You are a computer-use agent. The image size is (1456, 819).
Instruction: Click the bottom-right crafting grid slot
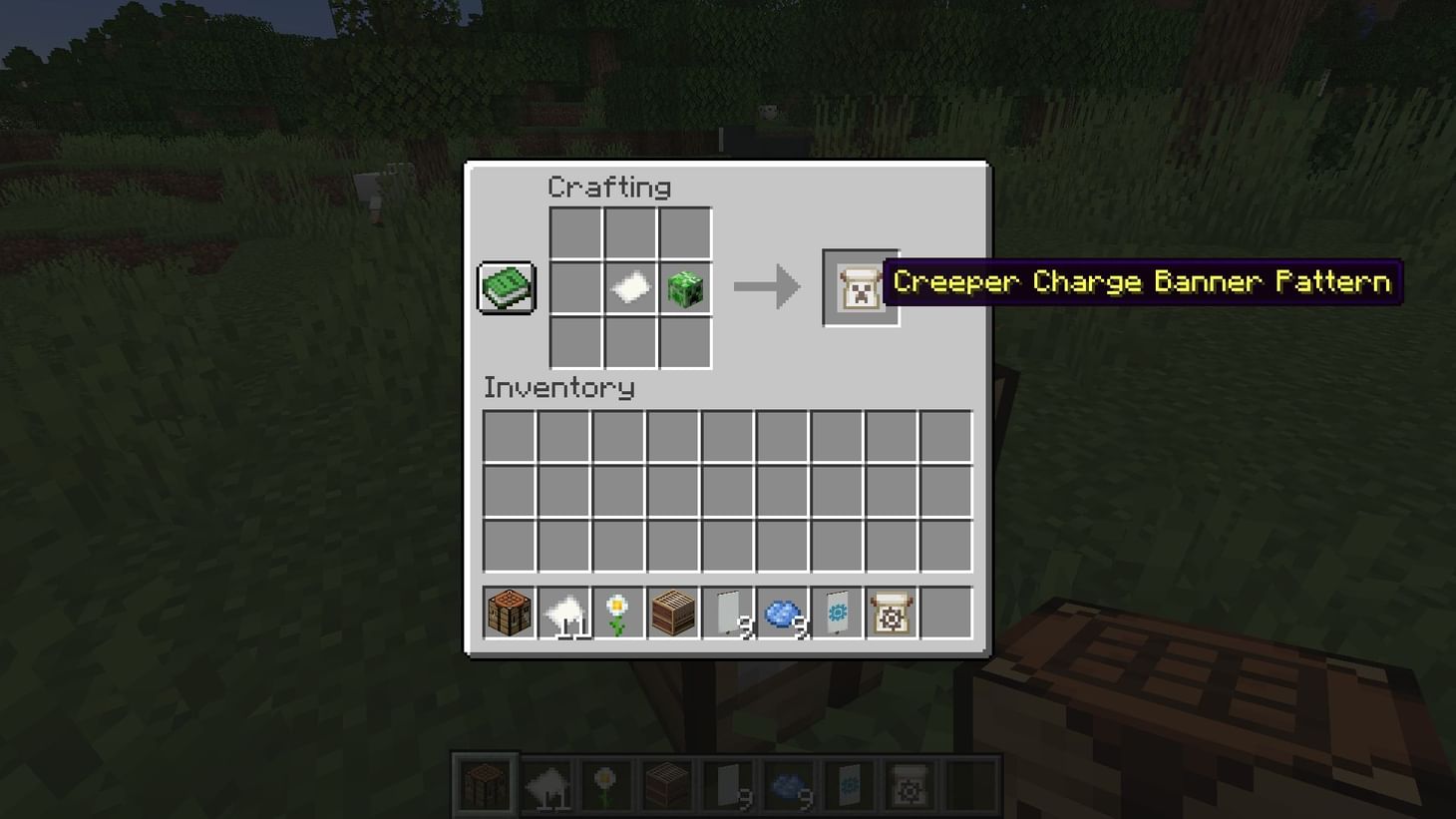[x=685, y=342]
